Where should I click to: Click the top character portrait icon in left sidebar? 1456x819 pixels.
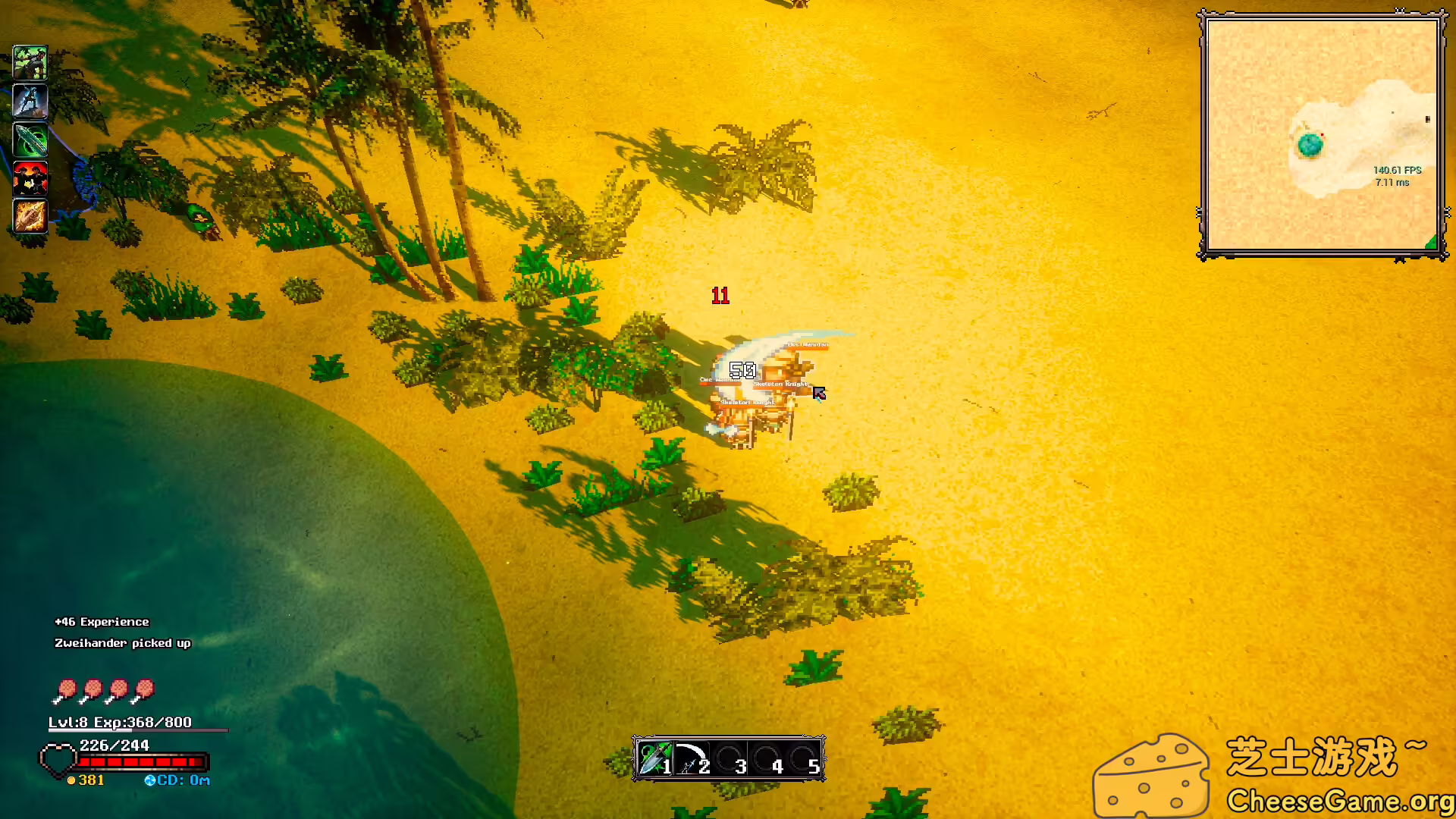[30, 62]
